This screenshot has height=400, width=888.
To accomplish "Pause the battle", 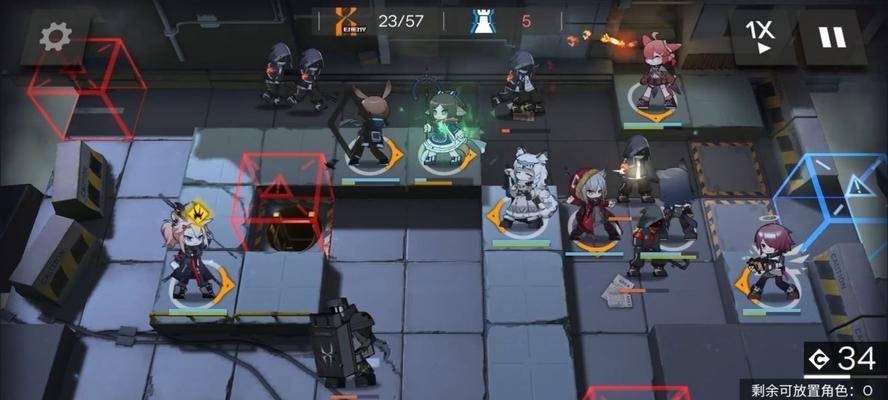I will point(831,37).
